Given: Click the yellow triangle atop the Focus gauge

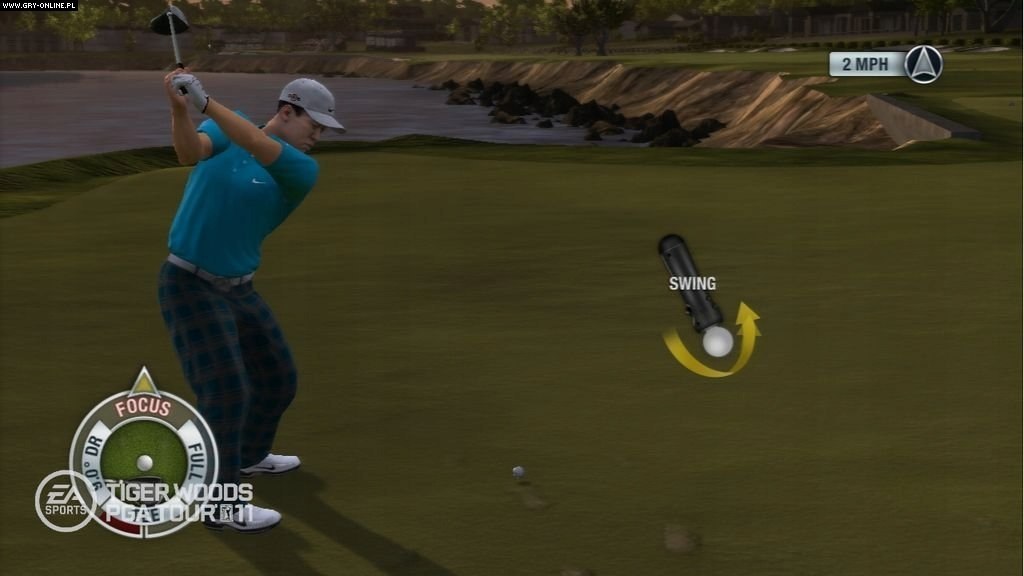Looking at the screenshot, I should 144,381.
